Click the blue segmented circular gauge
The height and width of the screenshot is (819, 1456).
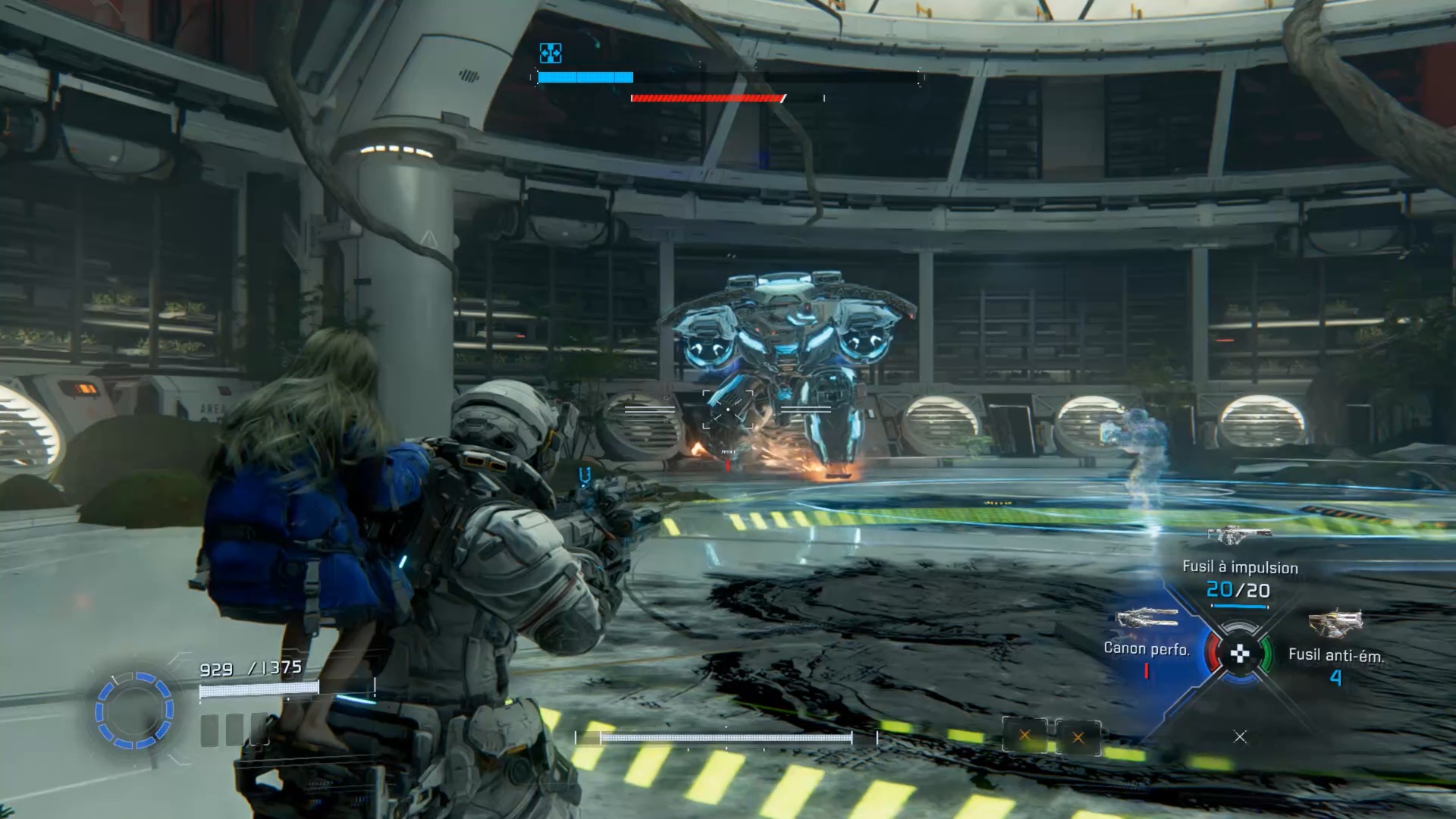pos(134,711)
